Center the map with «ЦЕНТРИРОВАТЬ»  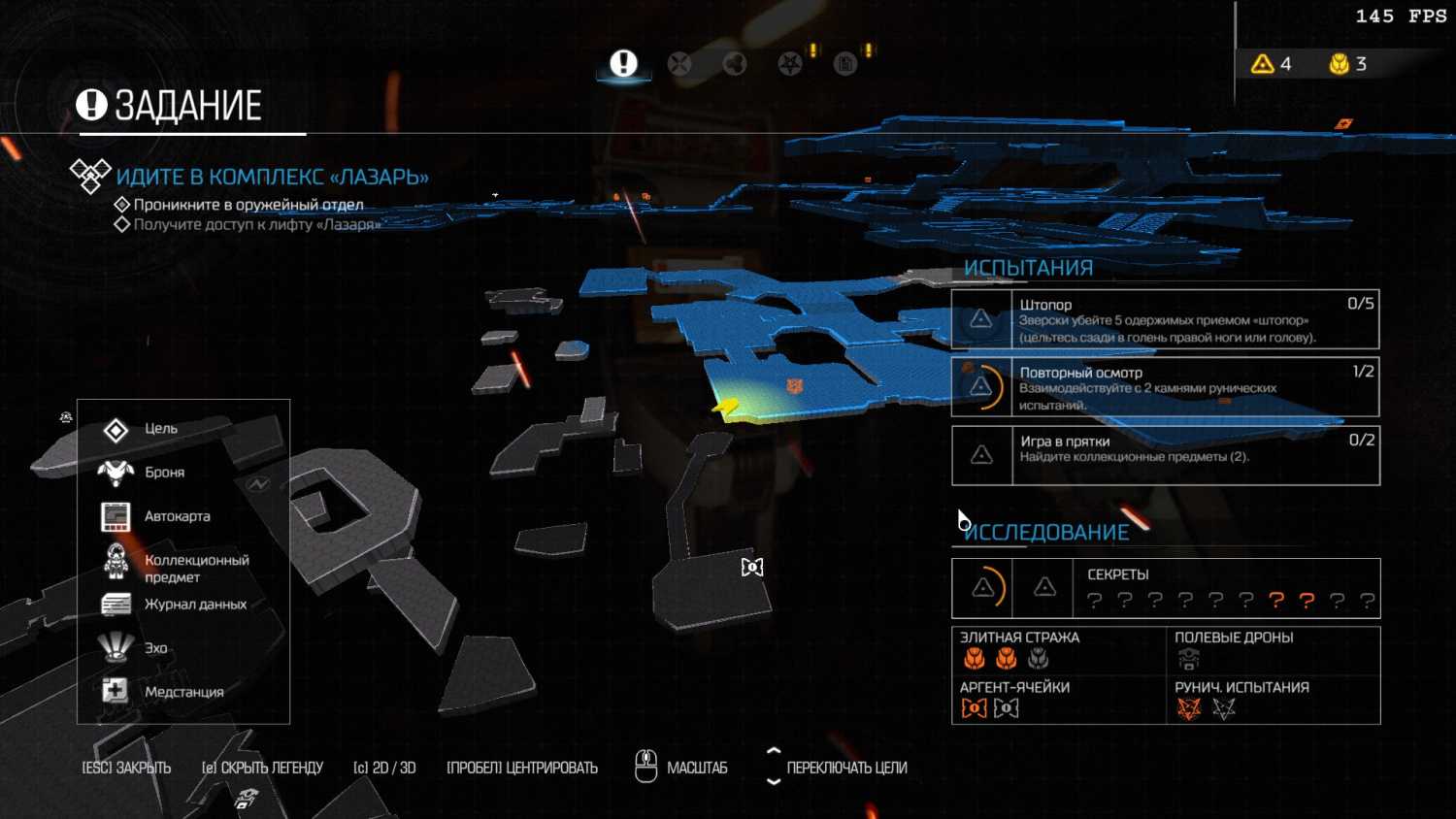[x=522, y=768]
